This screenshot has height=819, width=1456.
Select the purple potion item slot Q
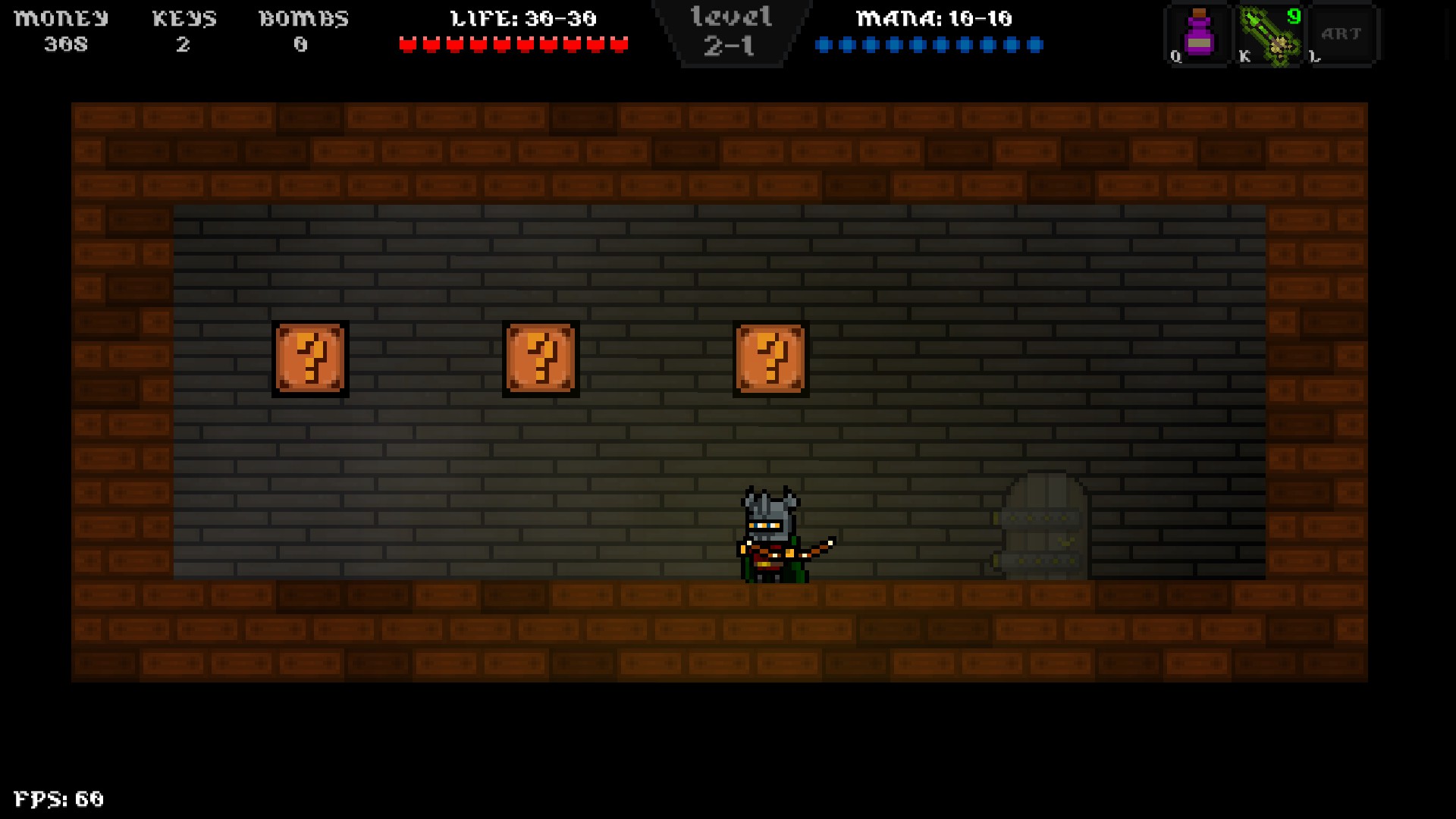click(1198, 34)
